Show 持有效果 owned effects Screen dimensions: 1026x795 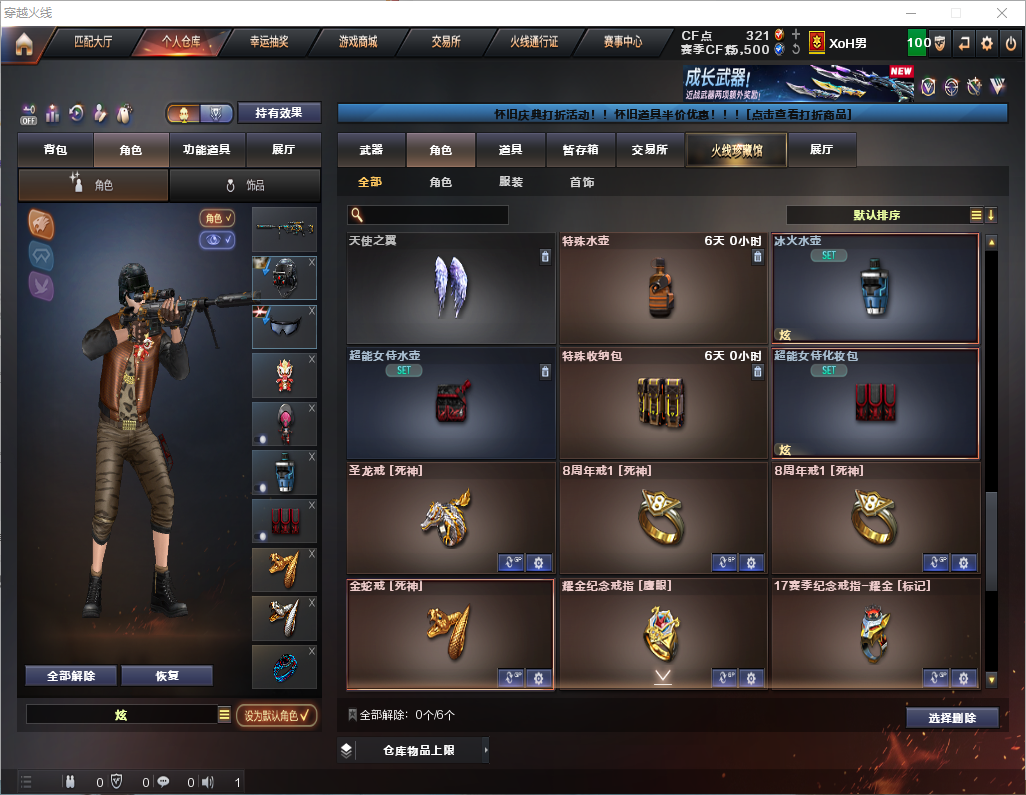tap(279, 113)
